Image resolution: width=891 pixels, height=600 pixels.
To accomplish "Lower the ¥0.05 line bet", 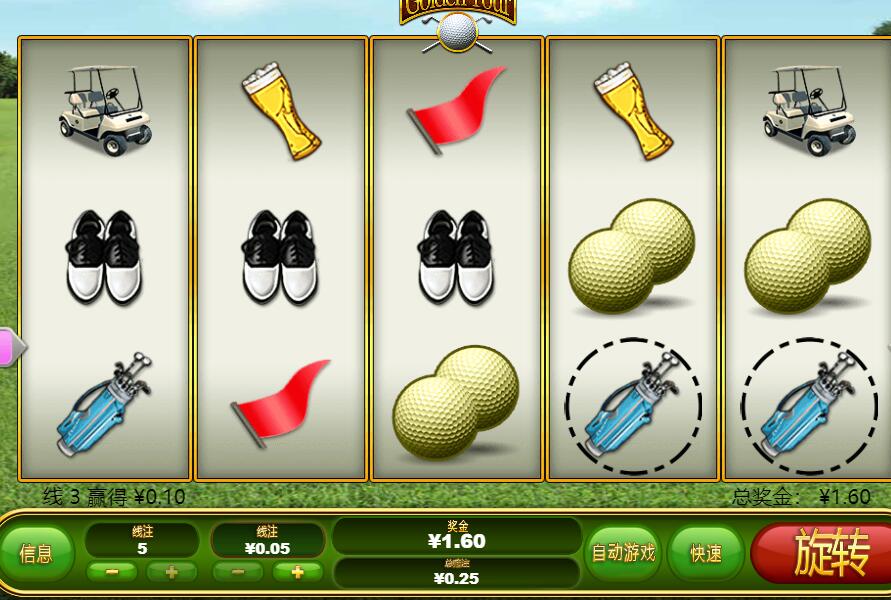I will [238, 572].
